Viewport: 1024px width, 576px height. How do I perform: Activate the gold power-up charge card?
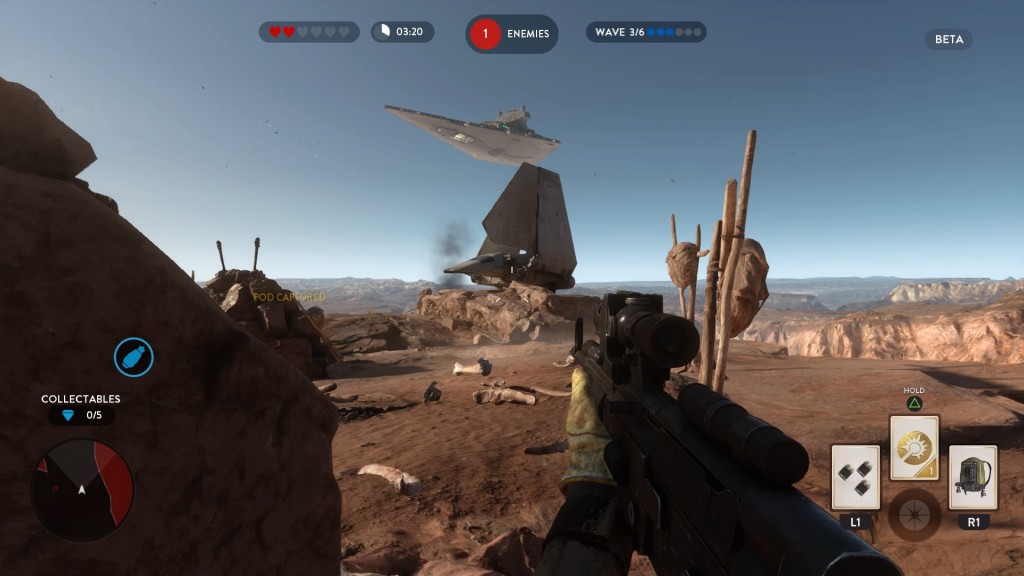pyautogui.click(x=914, y=448)
